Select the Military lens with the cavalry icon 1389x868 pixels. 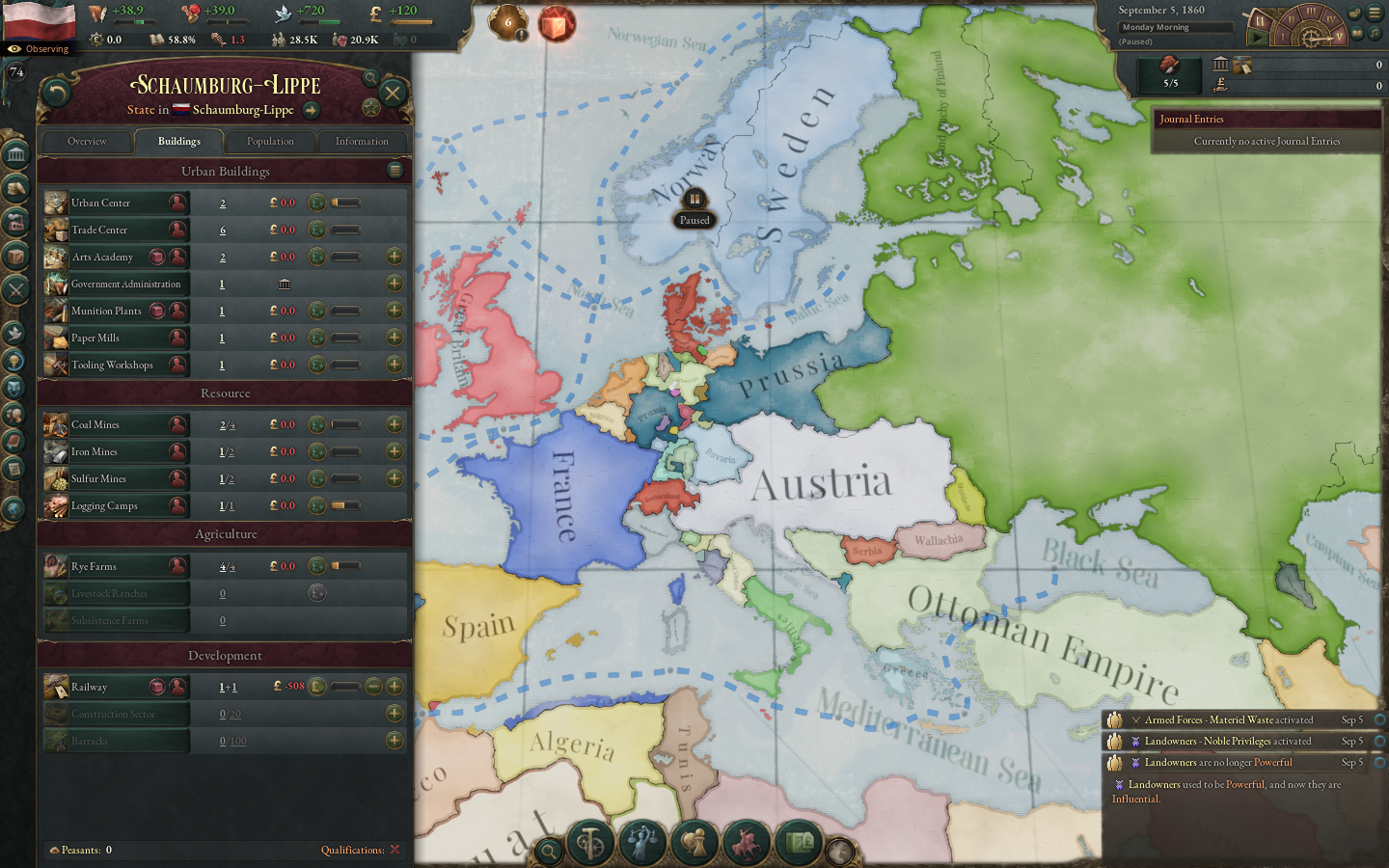click(x=747, y=842)
